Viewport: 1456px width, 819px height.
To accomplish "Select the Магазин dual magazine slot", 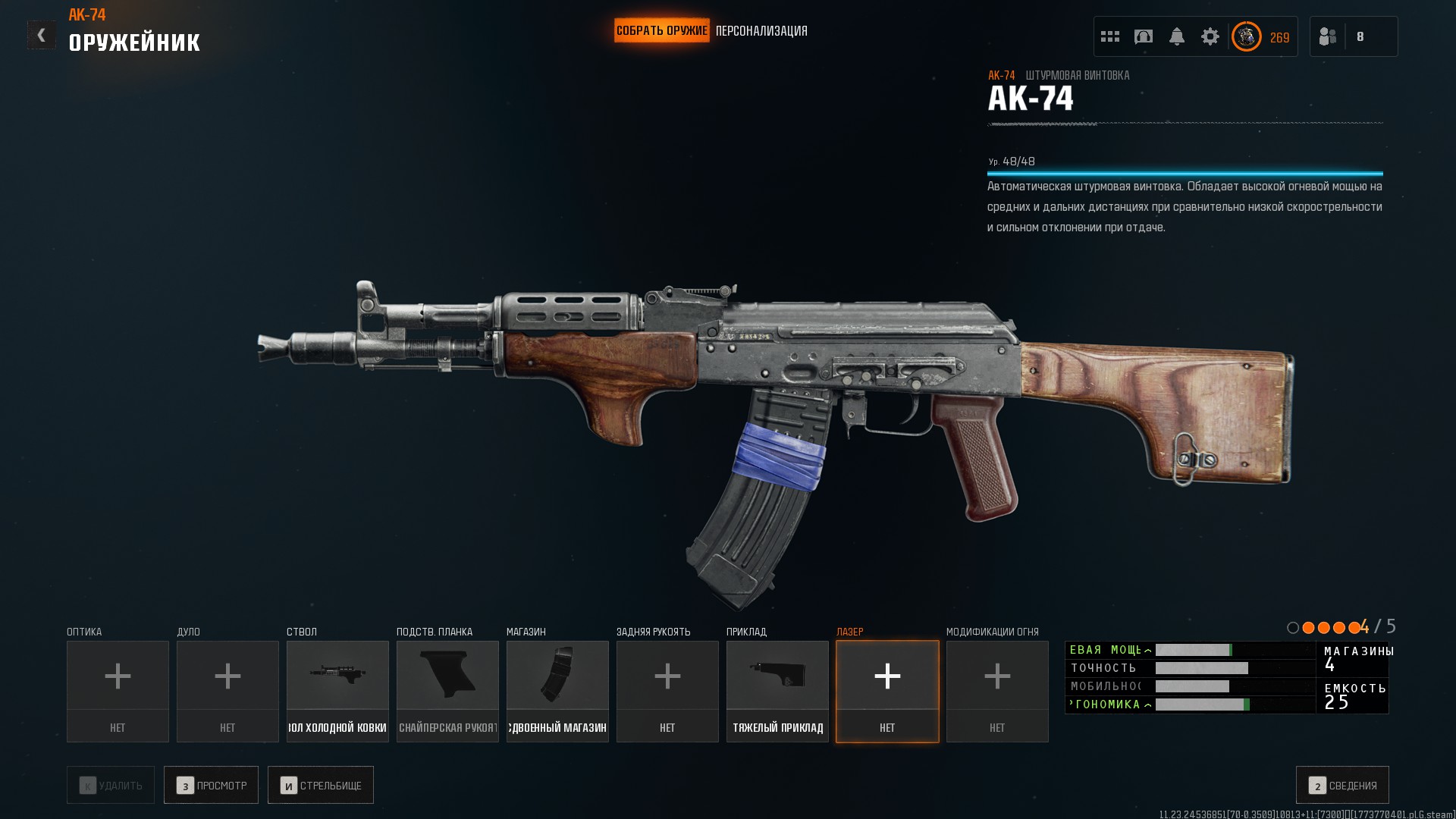I will click(x=557, y=691).
